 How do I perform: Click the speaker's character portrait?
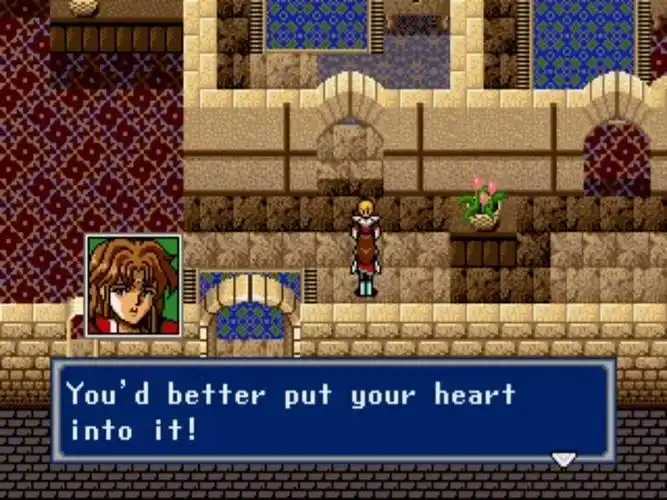click(133, 285)
